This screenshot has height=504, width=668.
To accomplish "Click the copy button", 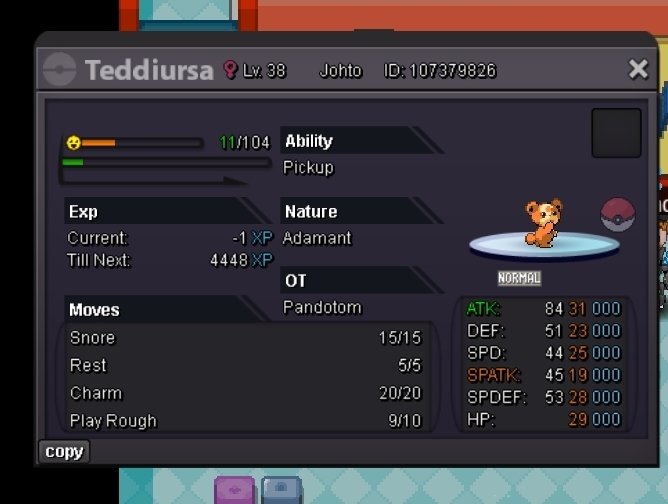I will click(x=64, y=452).
